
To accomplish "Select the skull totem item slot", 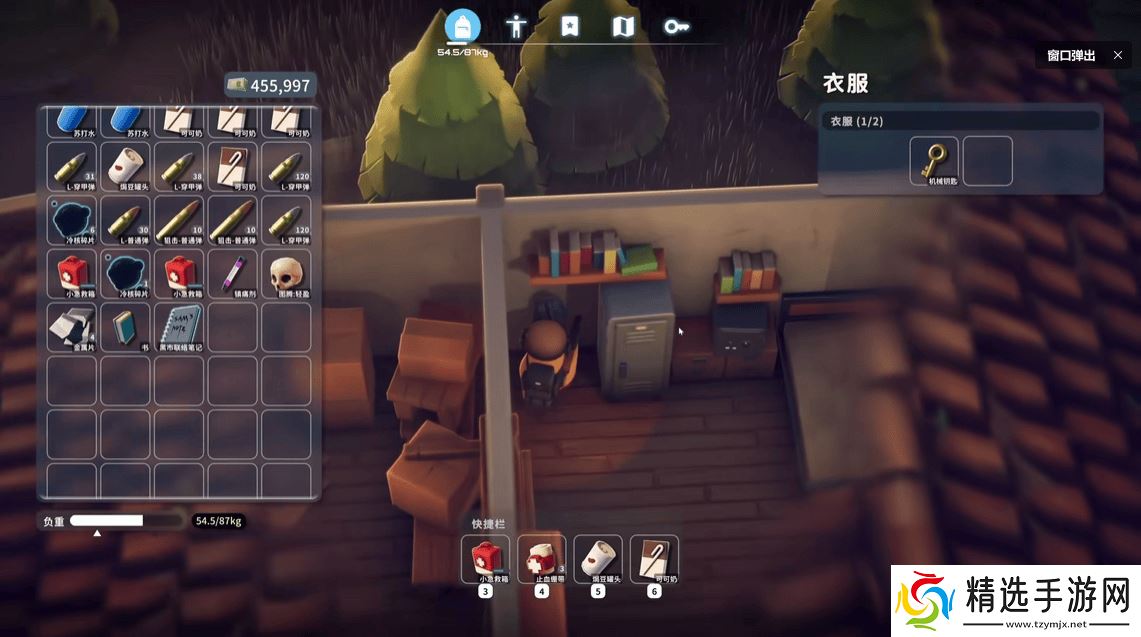I will pyautogui.click(x=286, y=274).
